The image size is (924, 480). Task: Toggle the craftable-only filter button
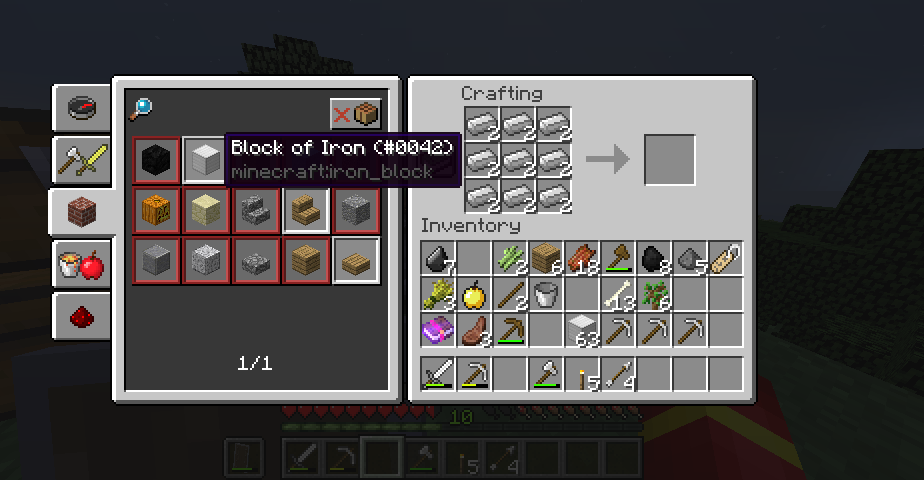(356, 114)
